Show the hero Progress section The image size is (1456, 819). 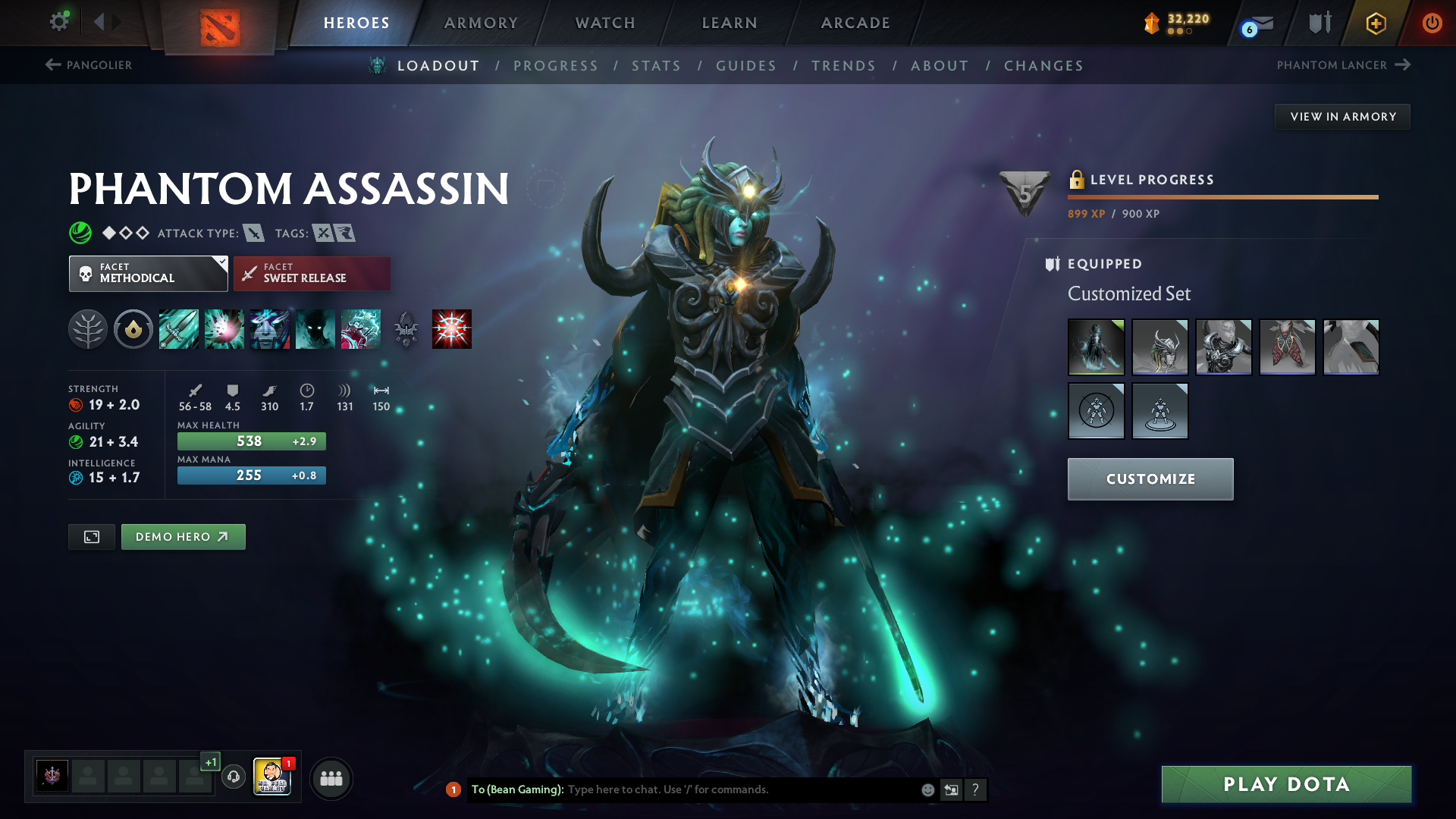pyautogui.click(x=555, y=66)
